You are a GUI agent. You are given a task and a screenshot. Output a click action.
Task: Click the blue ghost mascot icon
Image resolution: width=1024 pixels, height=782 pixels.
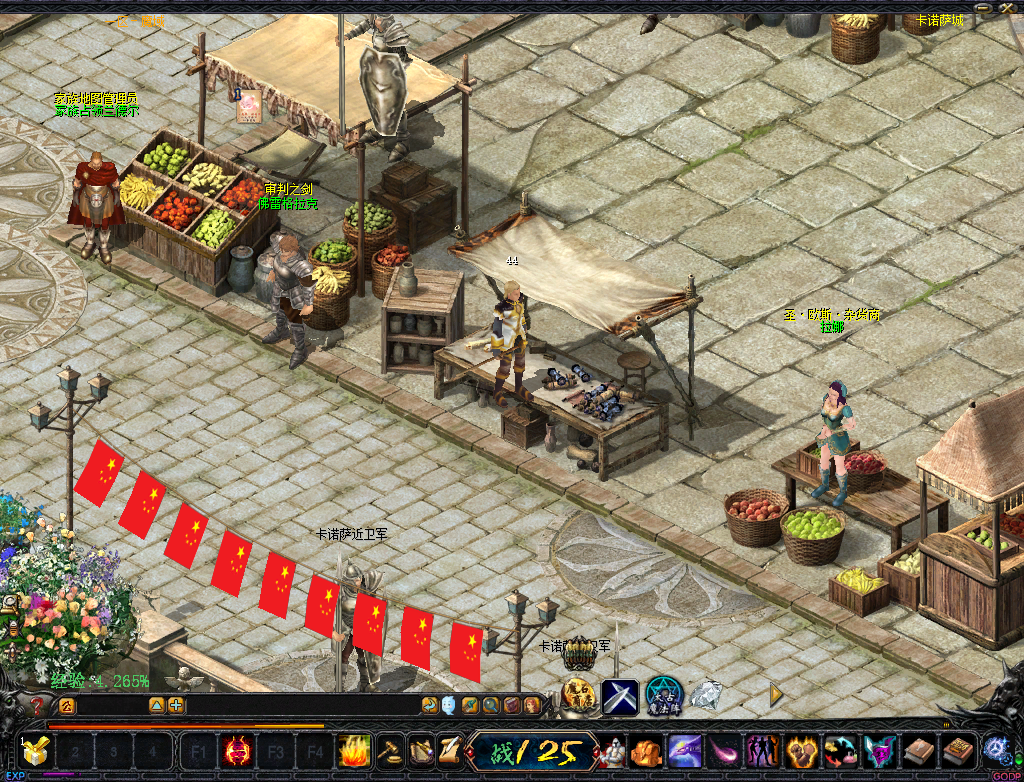click(x=449, y=705)
